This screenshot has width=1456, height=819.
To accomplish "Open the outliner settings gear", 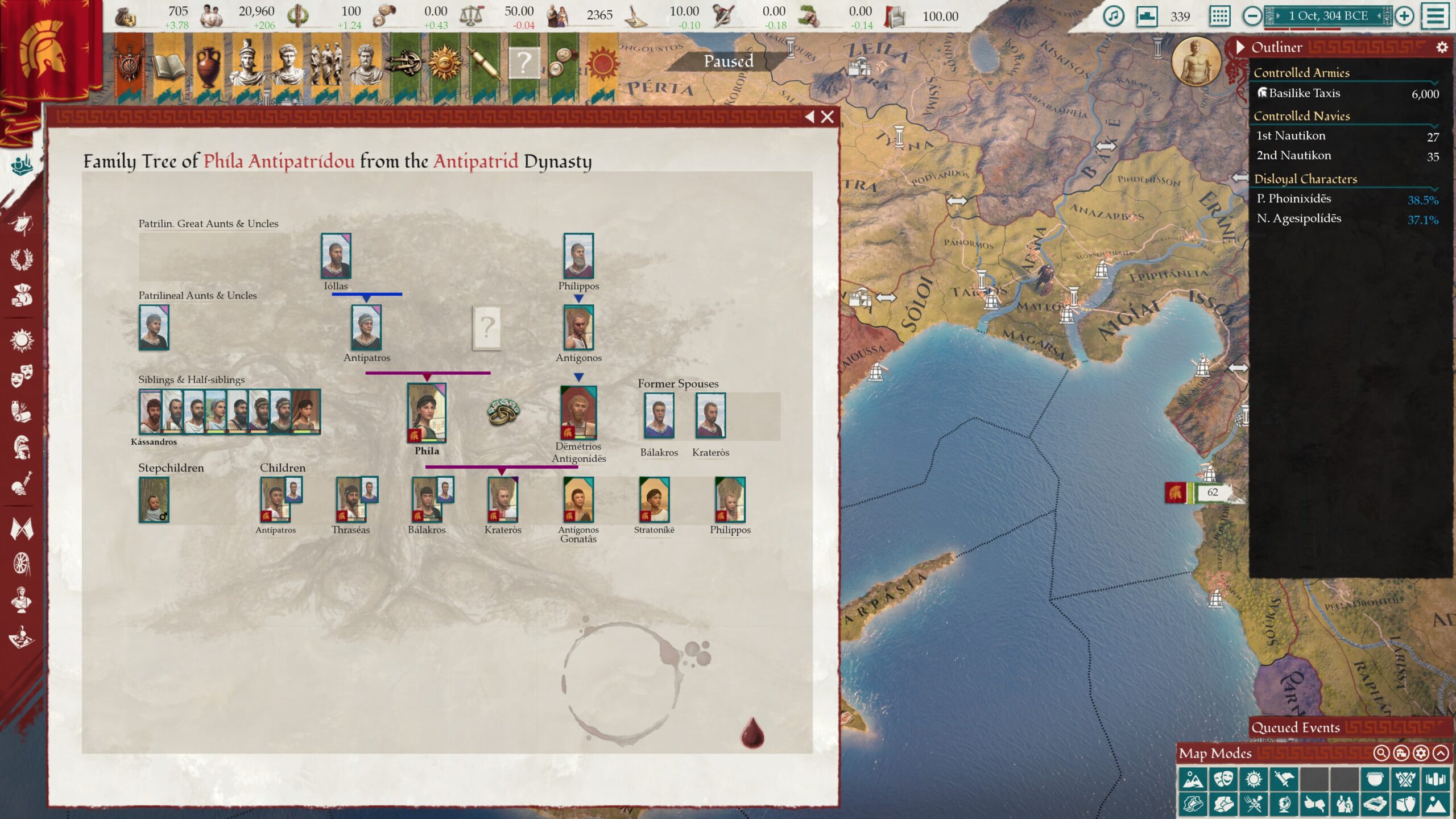I will (x=1442, y=47).
